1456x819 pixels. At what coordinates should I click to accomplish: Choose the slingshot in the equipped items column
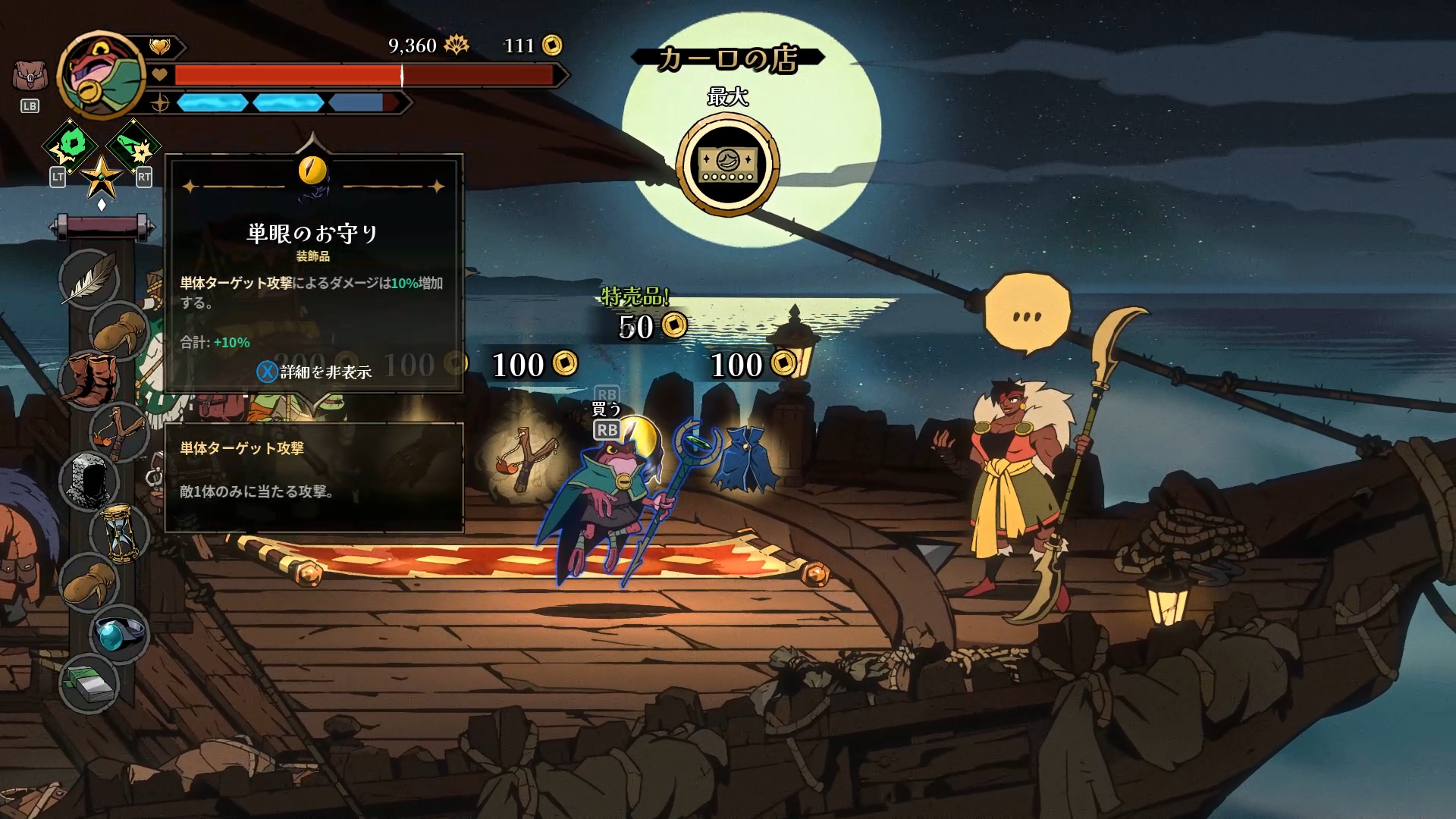tap(120, 432)
